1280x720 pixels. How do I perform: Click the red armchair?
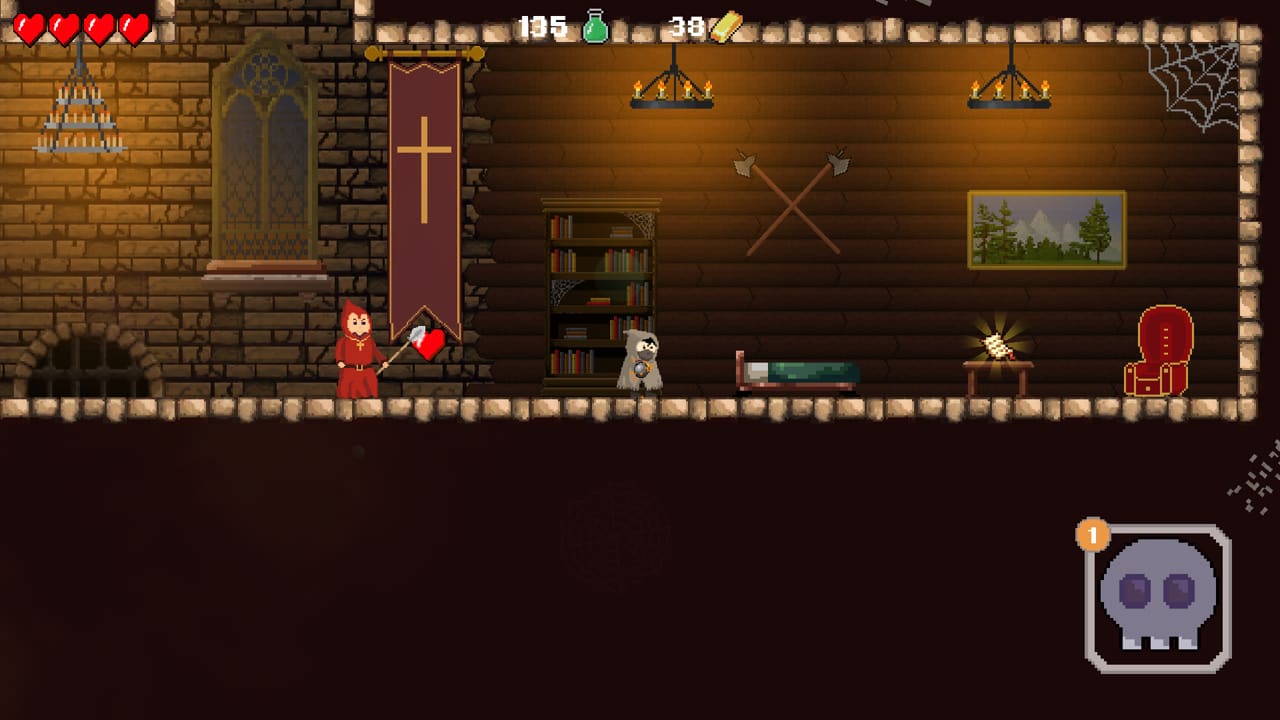click(1158, 350)
